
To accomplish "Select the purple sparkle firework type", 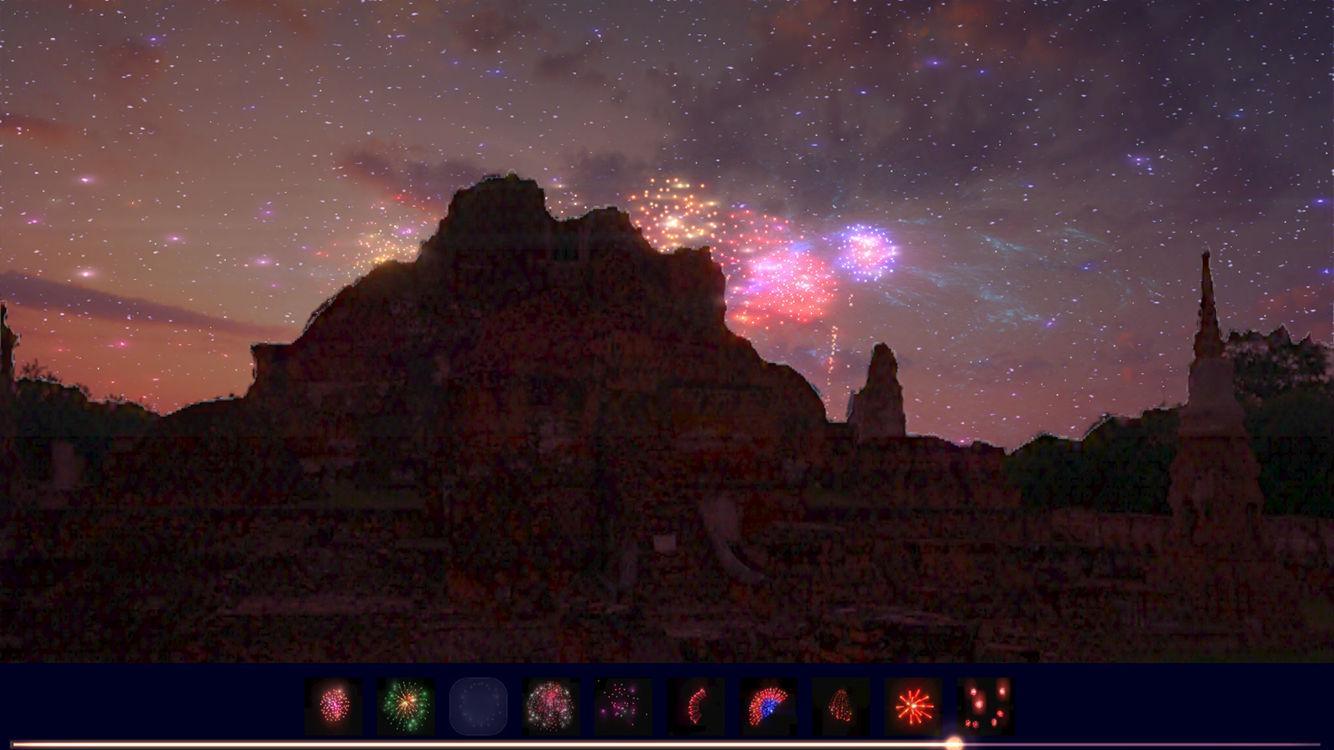I will pos(622,705).
